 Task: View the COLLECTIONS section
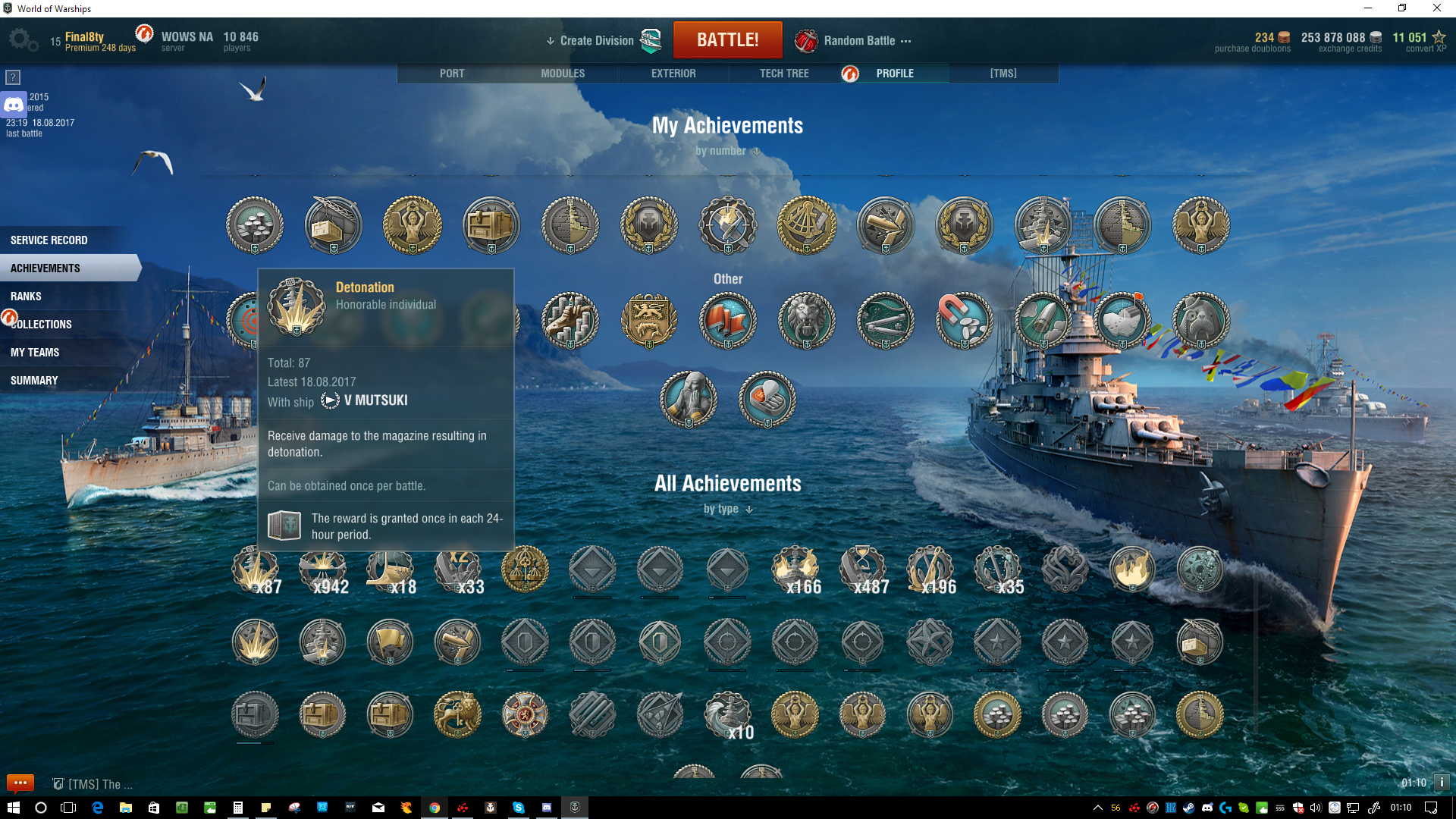[42, 325]
